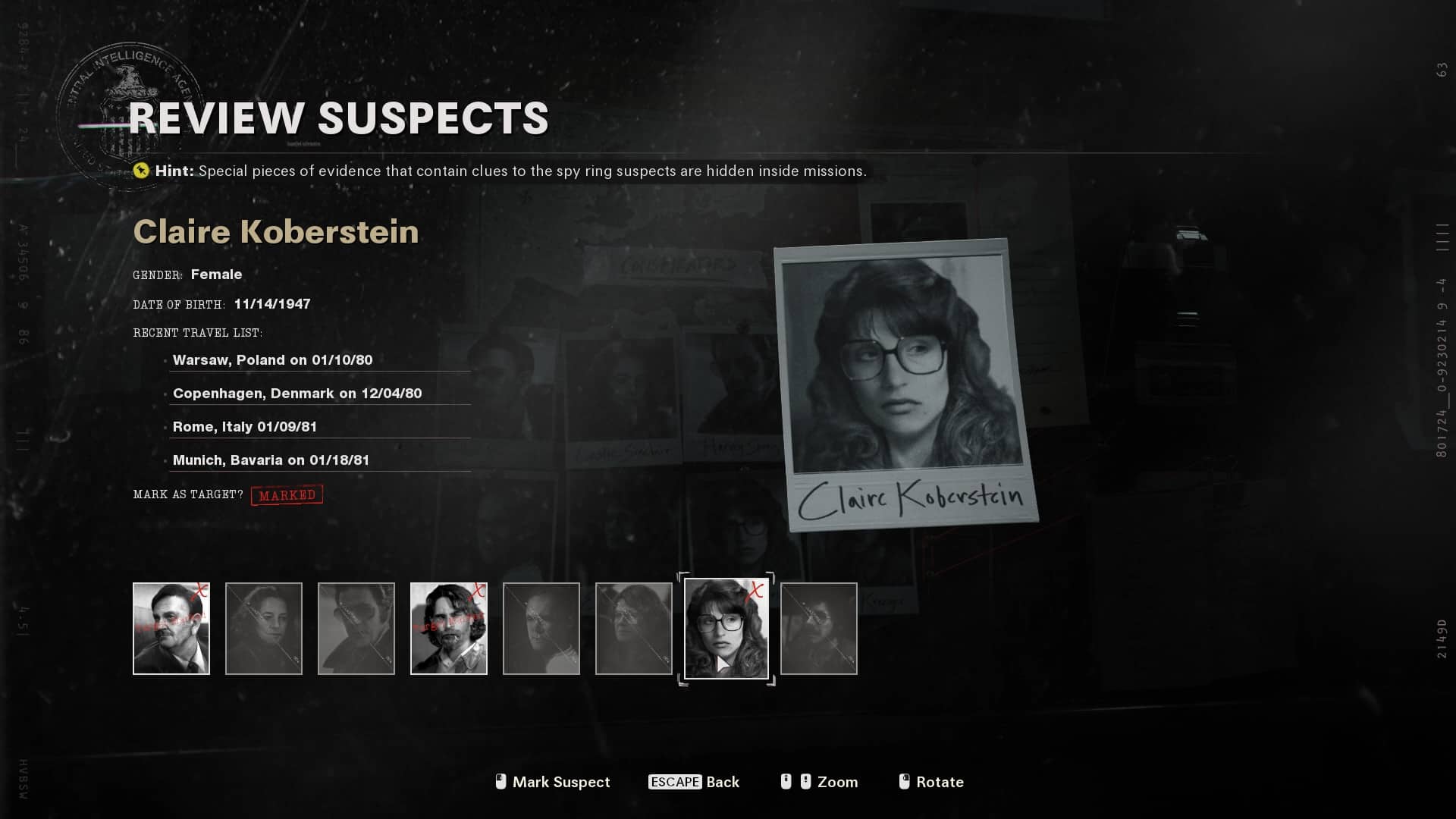
Task: Select the marked long-haired man with cigarette
Action: (x=449, y=628)
